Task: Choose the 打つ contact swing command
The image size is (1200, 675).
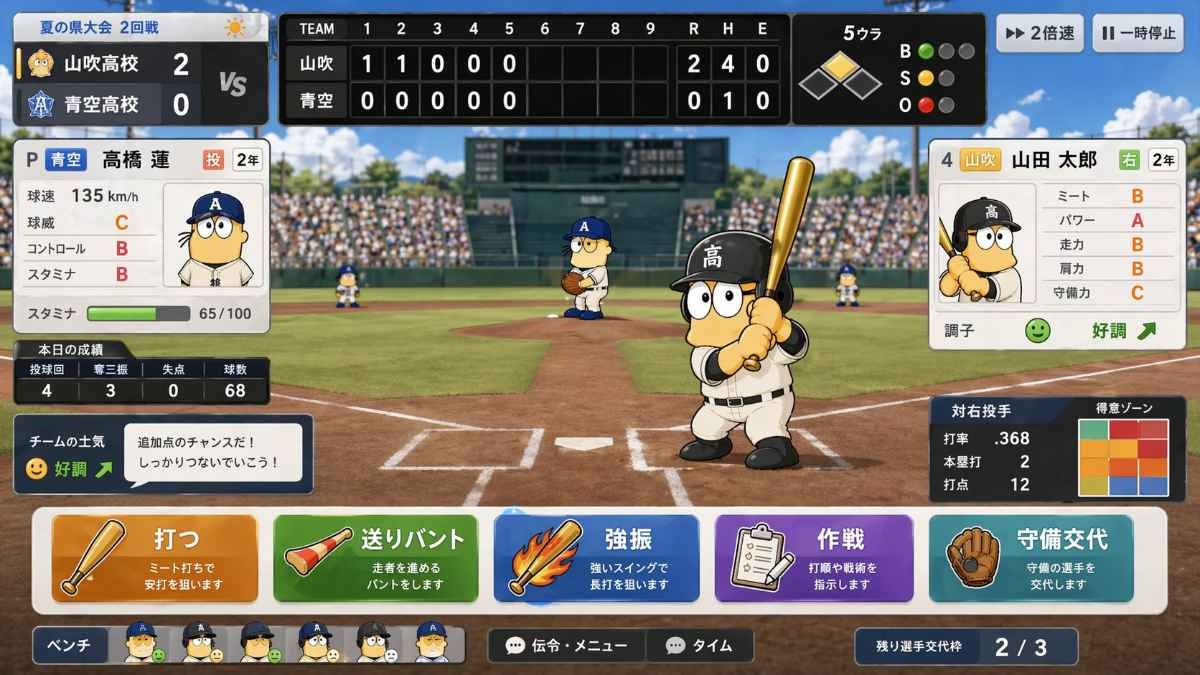Action: (x=155, y=558)
